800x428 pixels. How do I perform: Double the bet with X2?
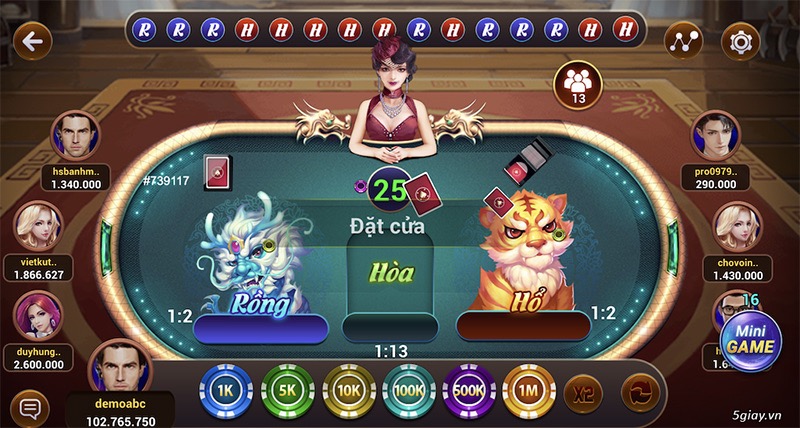click(582, 392)
